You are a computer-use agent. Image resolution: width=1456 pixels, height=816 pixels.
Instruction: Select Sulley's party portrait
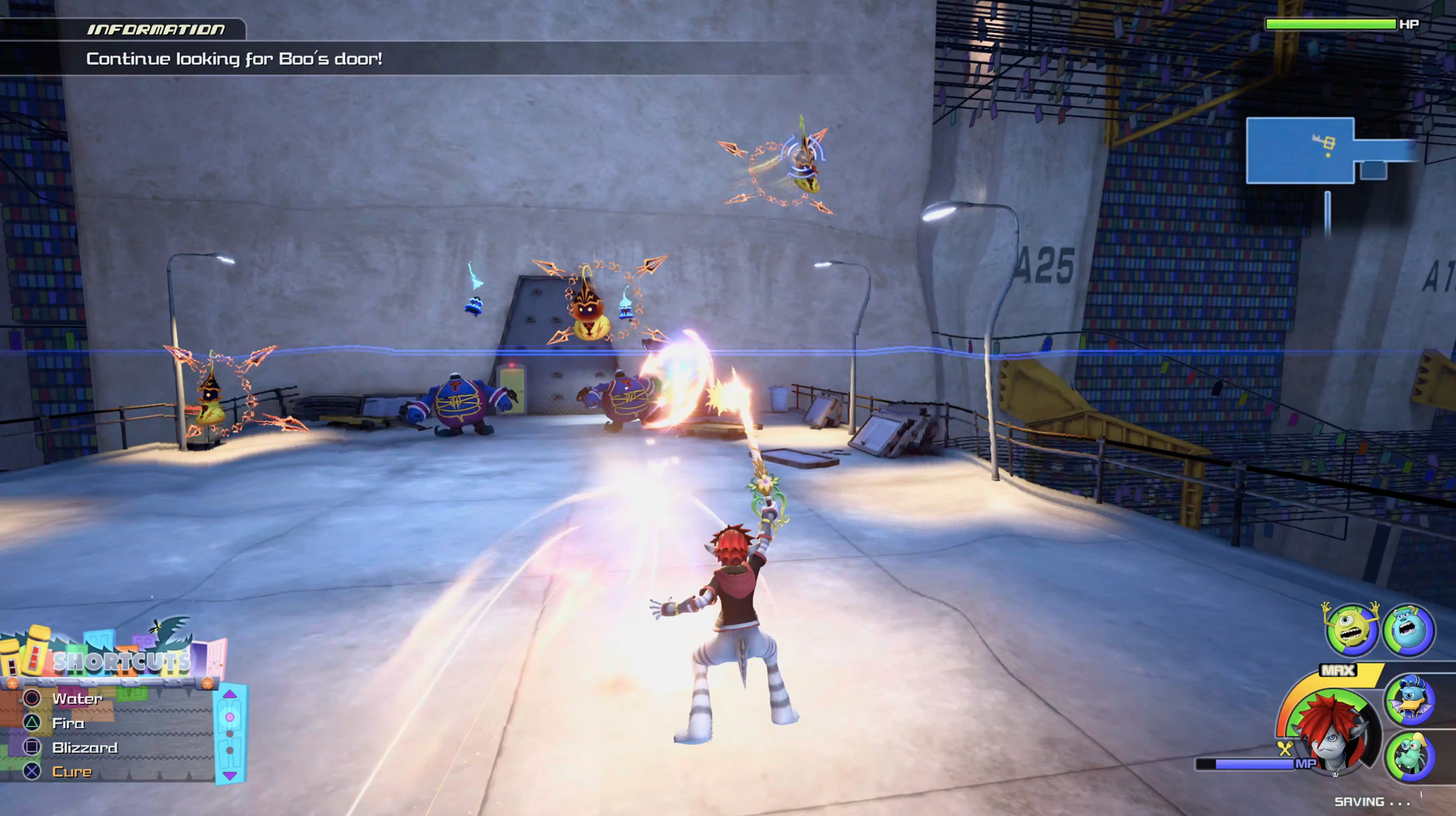tap(1408, 629)
